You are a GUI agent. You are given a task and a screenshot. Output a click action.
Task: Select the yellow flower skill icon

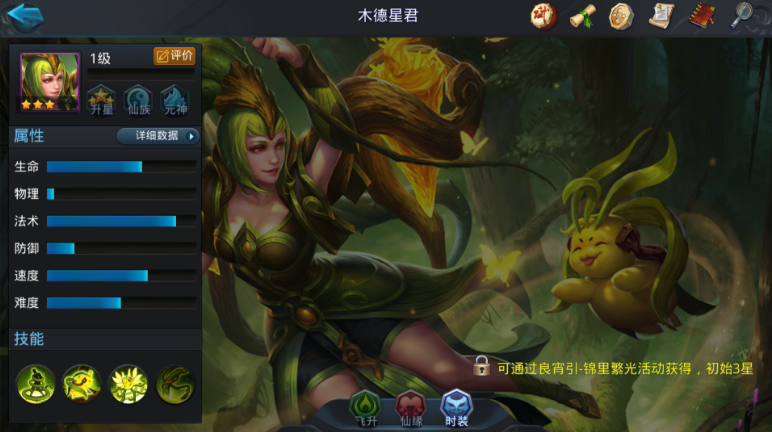(129, 384)
